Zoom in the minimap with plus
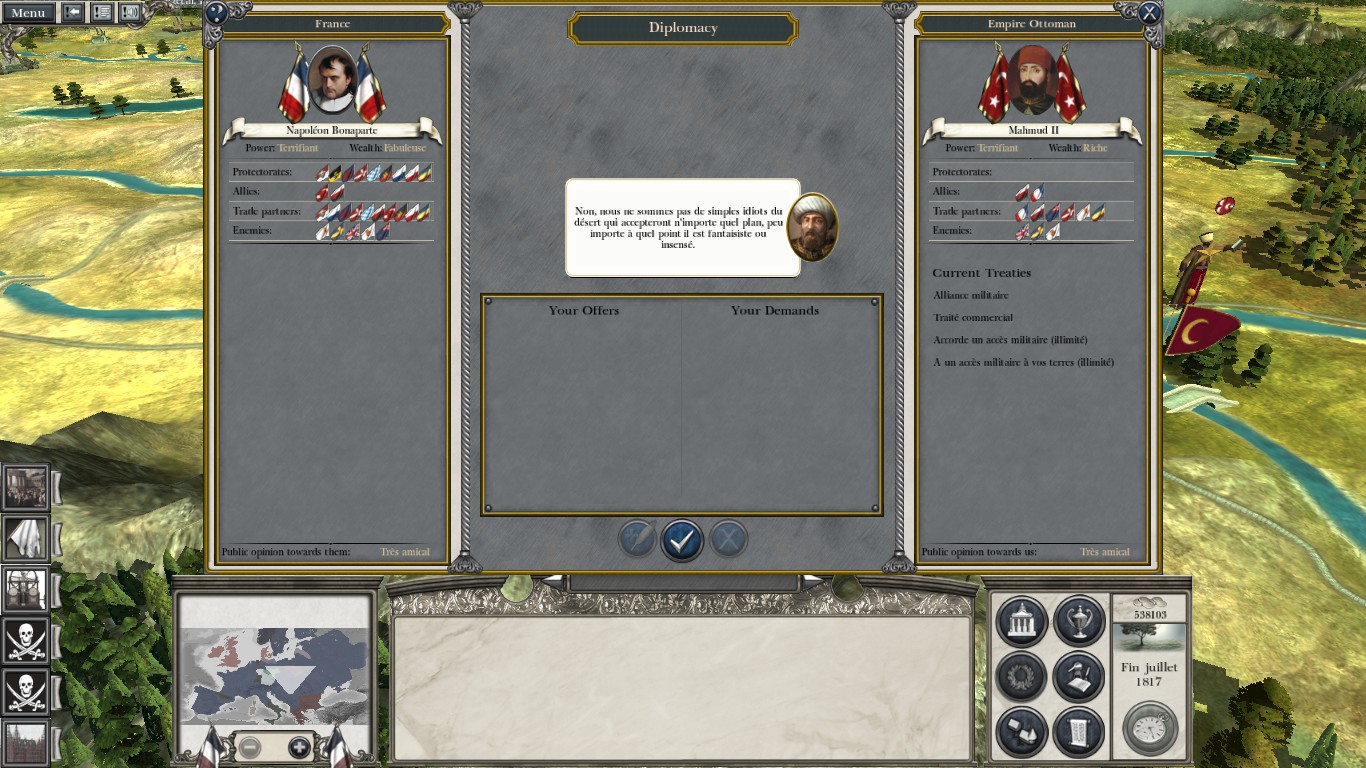Viewport: 1366px width, 768px height. (299, 747)
